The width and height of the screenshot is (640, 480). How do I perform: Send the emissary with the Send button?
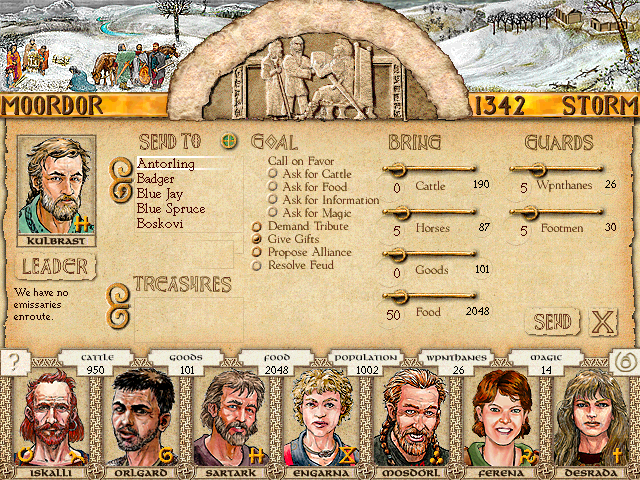[x=553, y=322]
